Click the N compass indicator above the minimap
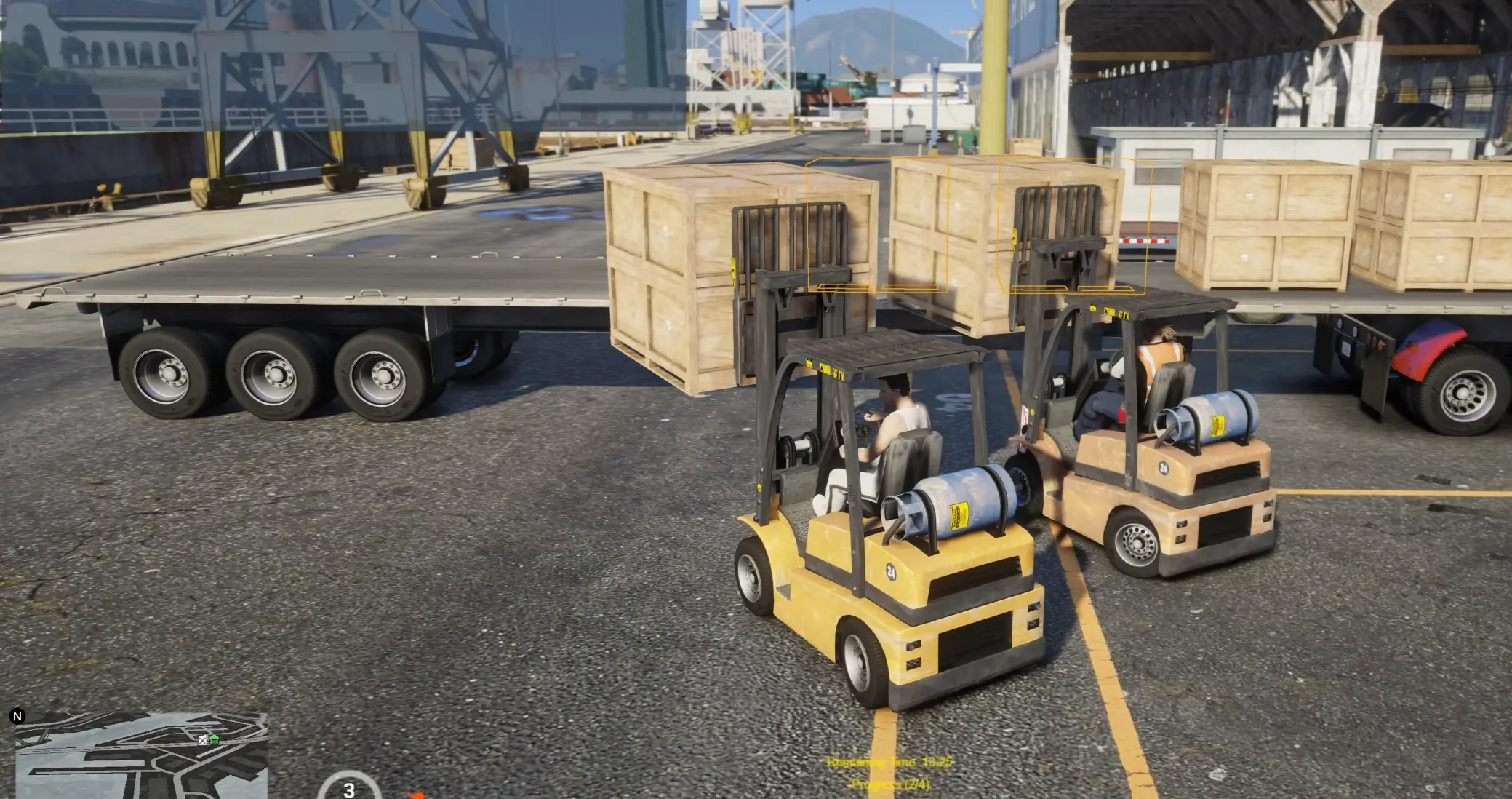Screen dimensions: 1512x799 [x=17, y=716]
